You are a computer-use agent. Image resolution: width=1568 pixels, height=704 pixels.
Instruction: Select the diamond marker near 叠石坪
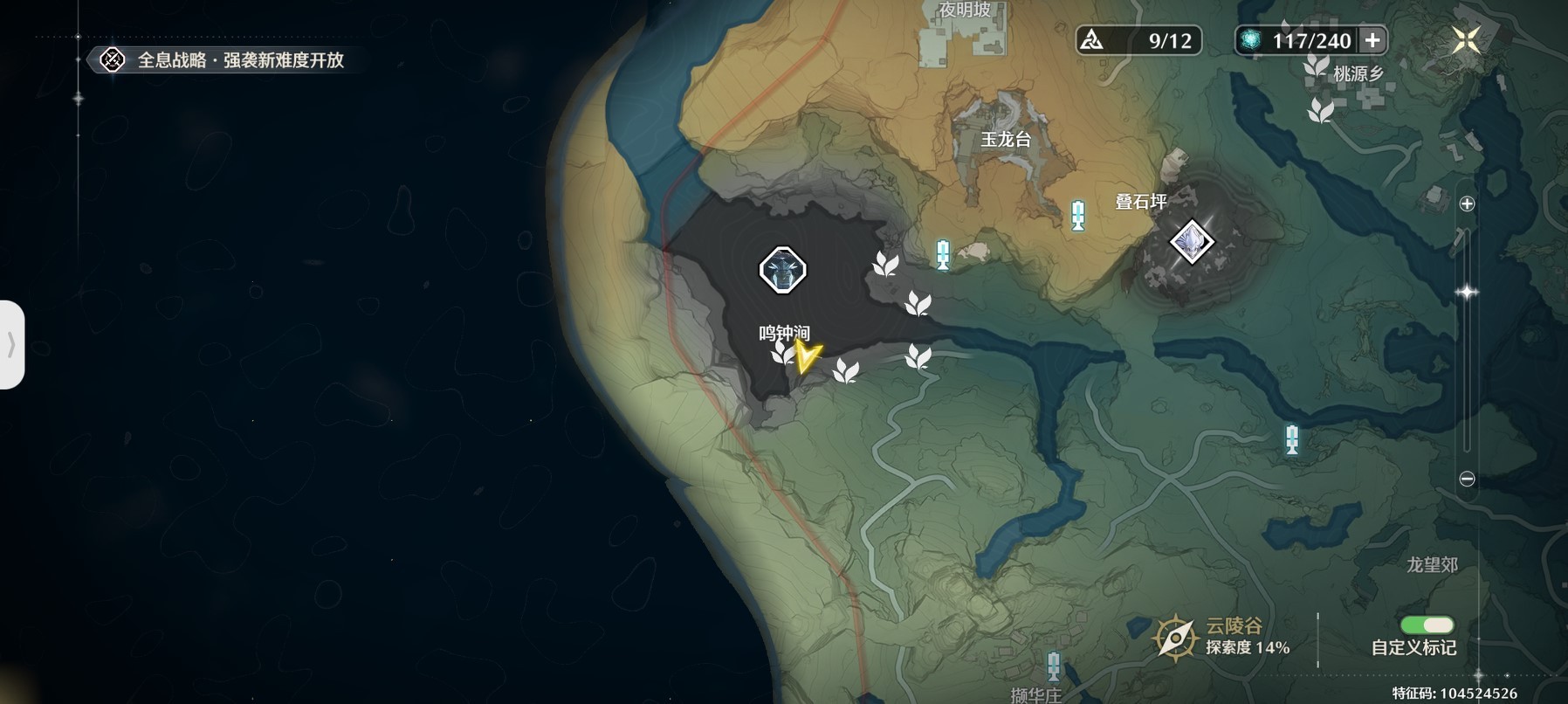click(x=1192, y=240)
